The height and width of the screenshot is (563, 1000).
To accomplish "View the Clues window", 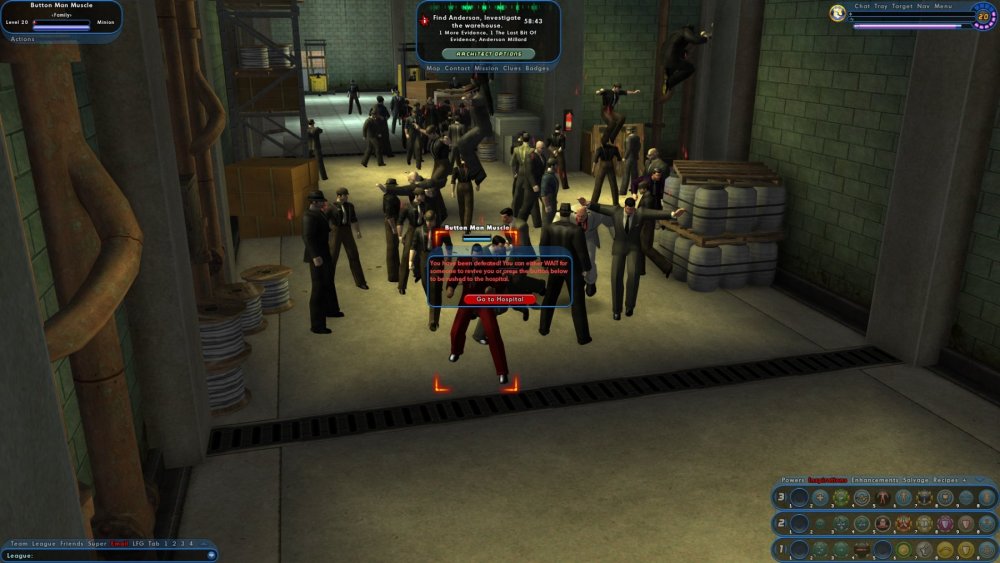I will coord(512,68).
